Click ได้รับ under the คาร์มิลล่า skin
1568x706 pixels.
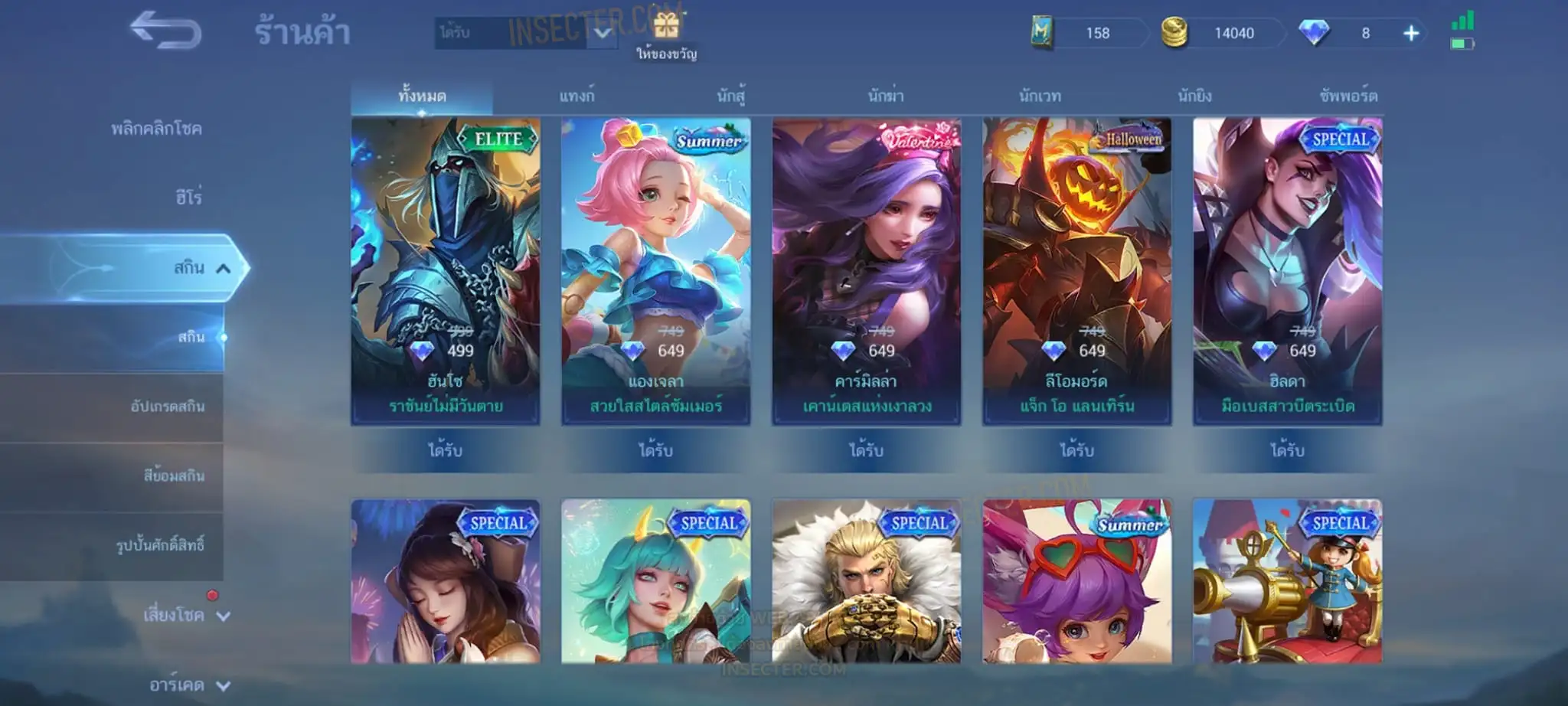[866, 450]
